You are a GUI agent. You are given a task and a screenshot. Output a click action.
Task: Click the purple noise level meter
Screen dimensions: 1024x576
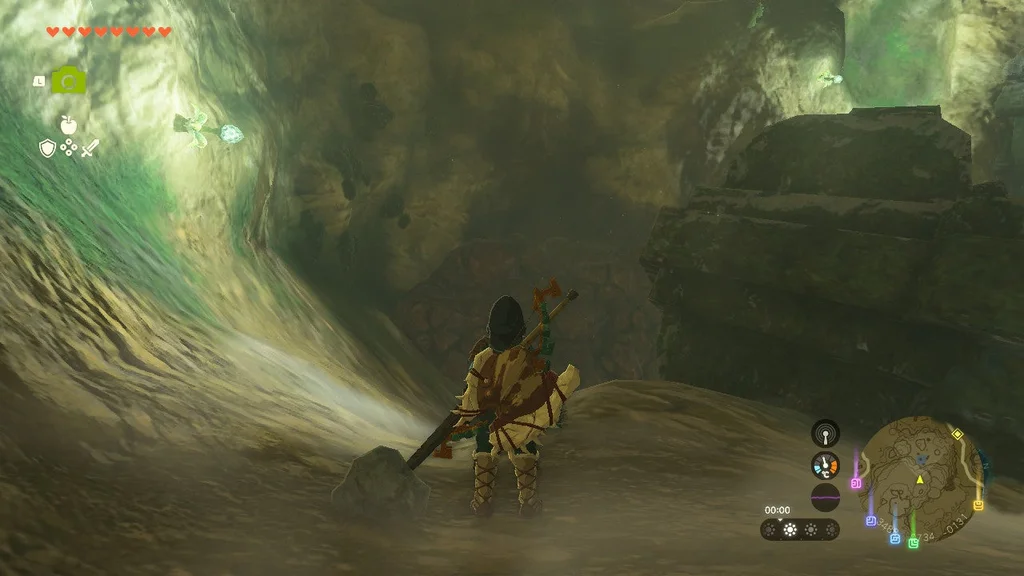[x=825, y=497]
